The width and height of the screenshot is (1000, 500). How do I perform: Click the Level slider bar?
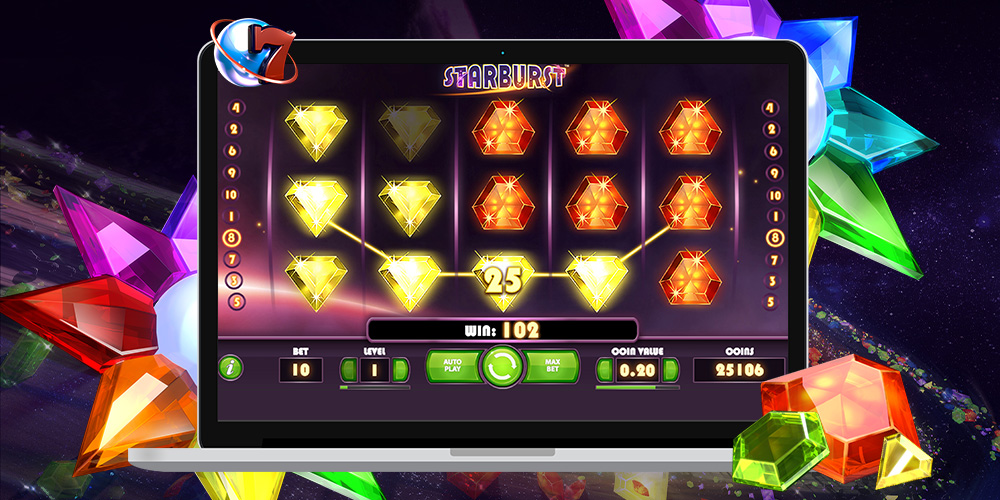click(x=375, y=387)
